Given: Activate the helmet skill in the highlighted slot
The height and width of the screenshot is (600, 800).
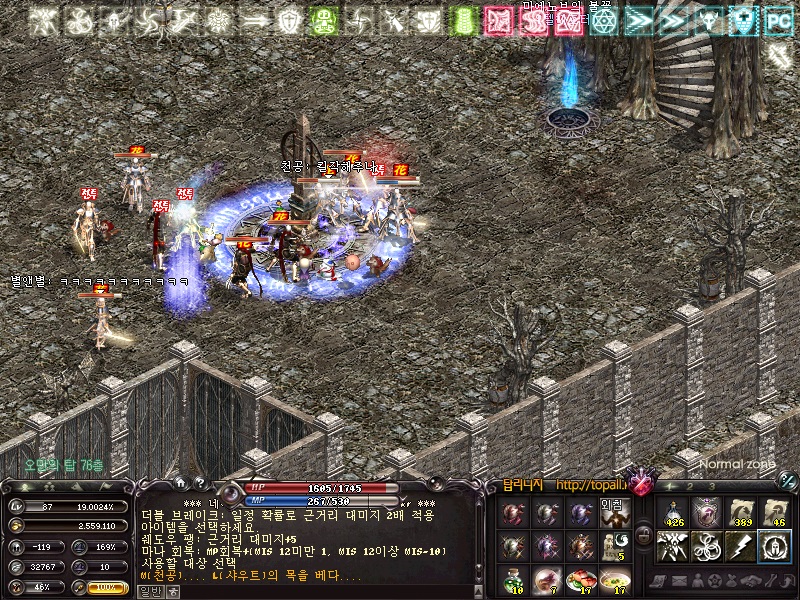Looking at the screenshot, I should point(775,546).
